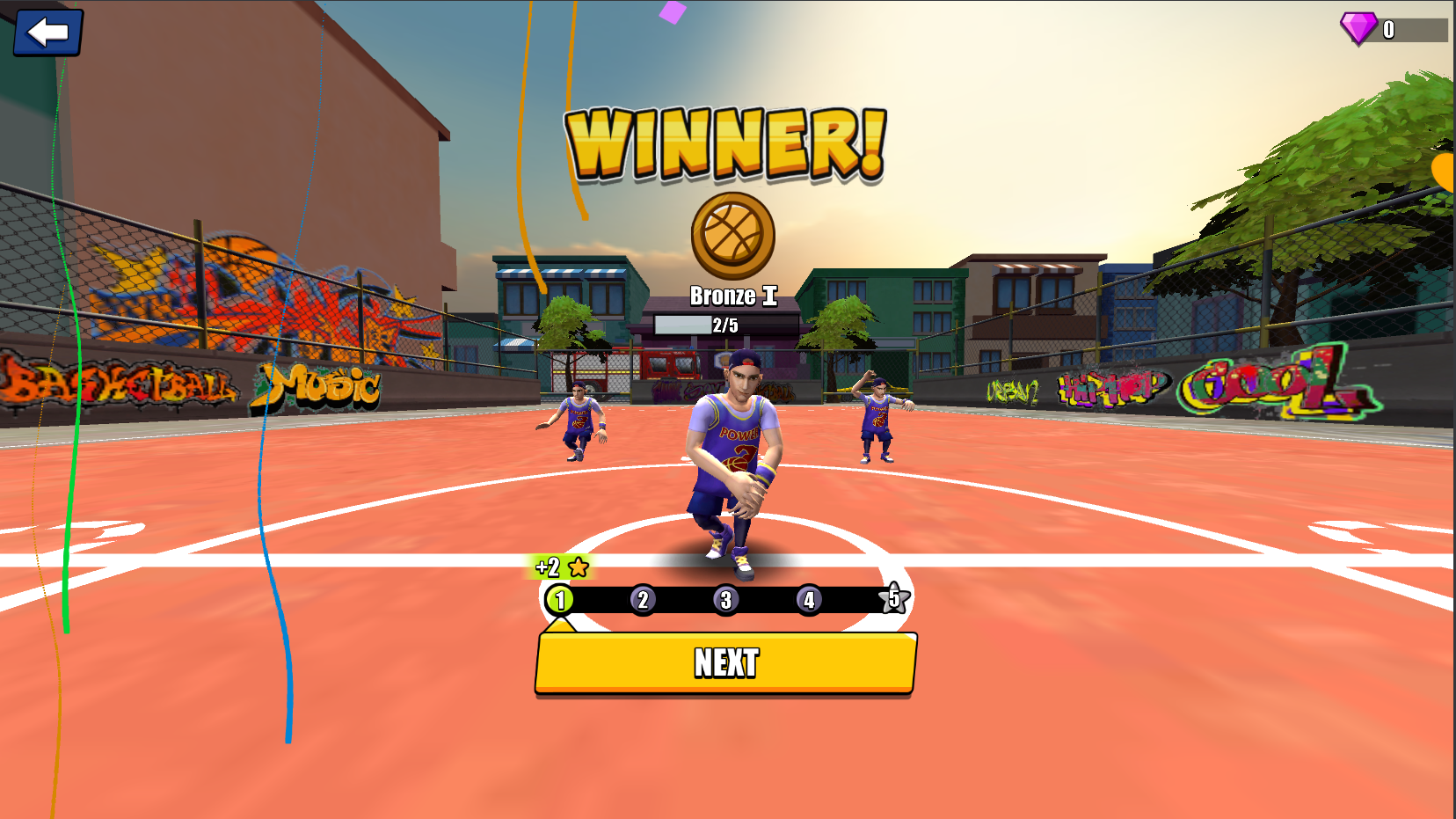Tap the star milestone progress track

click(x=725, y=599)
